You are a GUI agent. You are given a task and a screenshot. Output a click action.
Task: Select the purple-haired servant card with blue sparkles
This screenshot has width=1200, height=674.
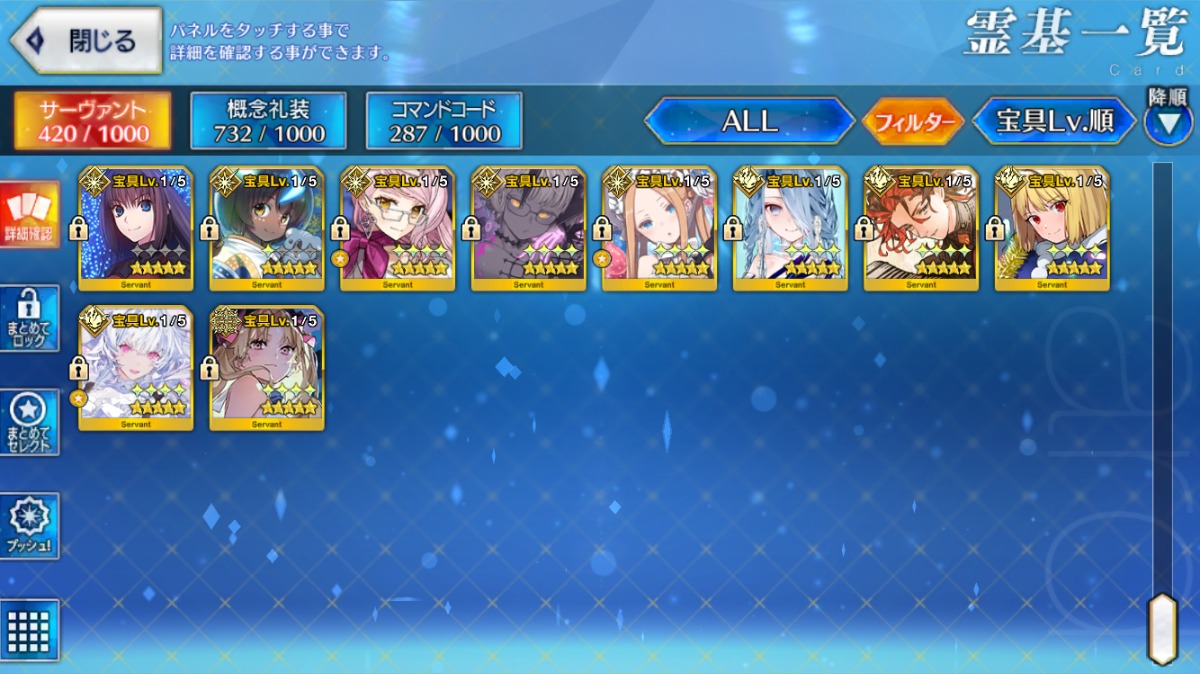pyautogui.click(x=136, y=229)
